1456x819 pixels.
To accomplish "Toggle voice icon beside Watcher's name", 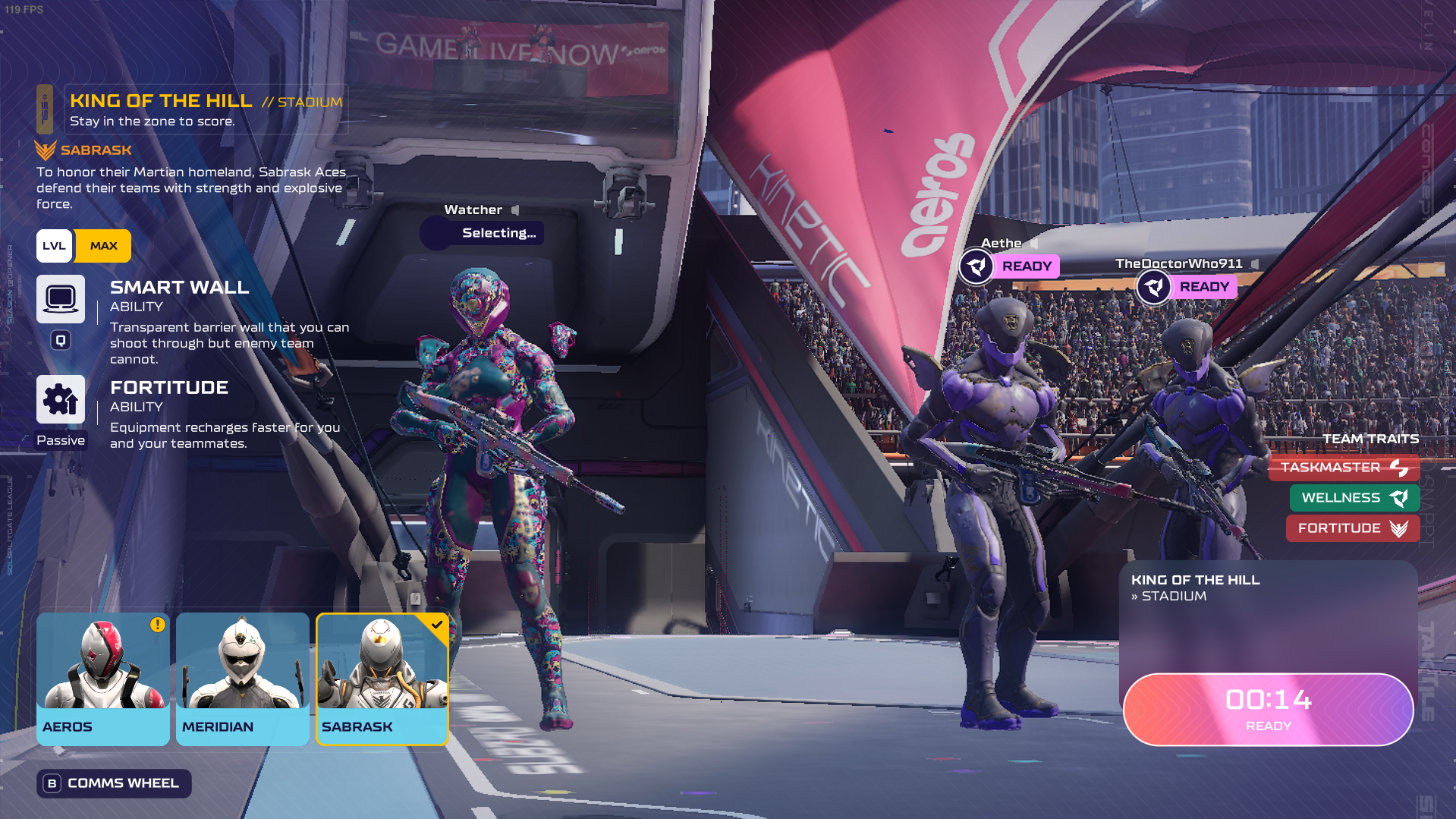I will pyautogui.click(x=515, y=210).
